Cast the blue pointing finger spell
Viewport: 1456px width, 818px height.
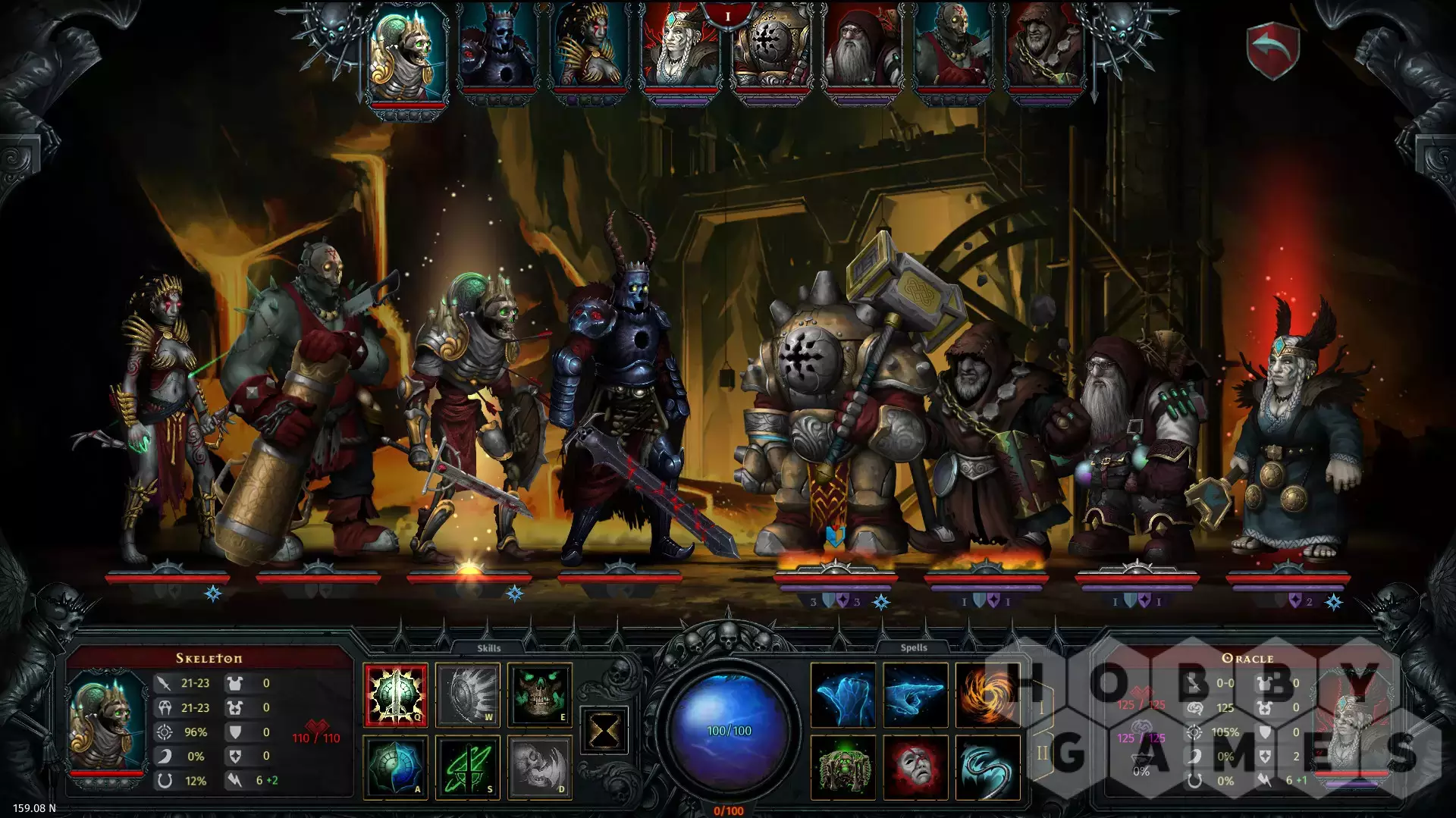point(915,694)
